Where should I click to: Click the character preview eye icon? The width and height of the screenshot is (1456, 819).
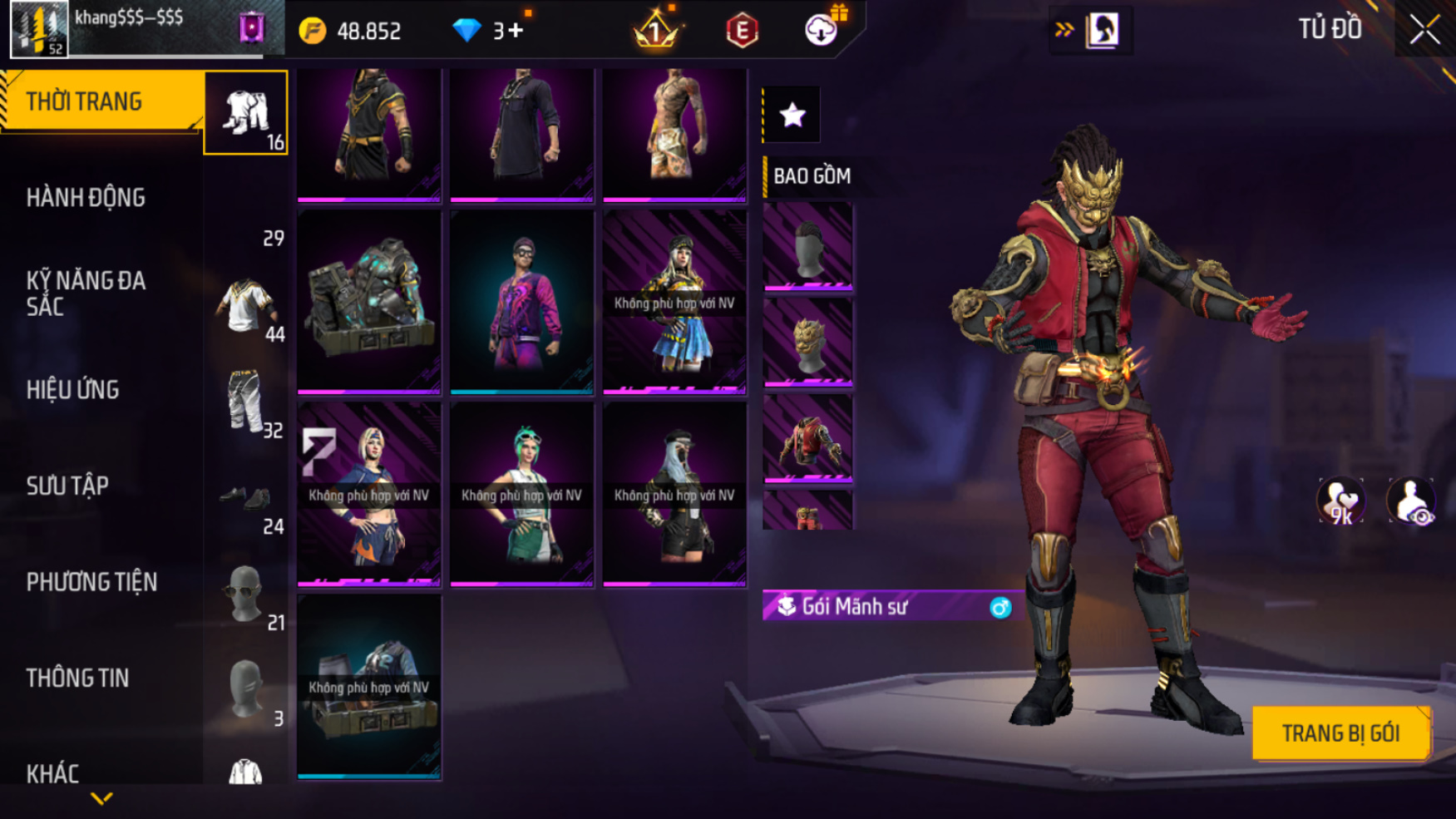pyautogui.click(x=1410, y=501)
